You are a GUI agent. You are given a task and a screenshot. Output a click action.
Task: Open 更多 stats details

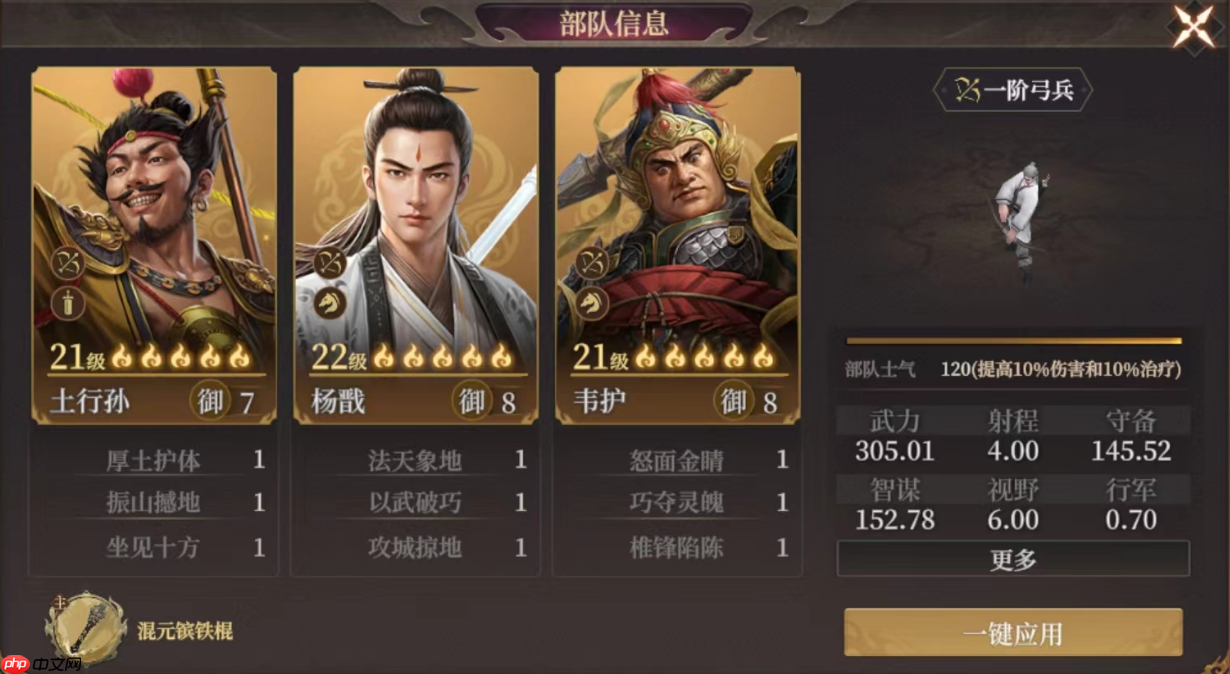pyautogui.click(x=1013, y=559)
